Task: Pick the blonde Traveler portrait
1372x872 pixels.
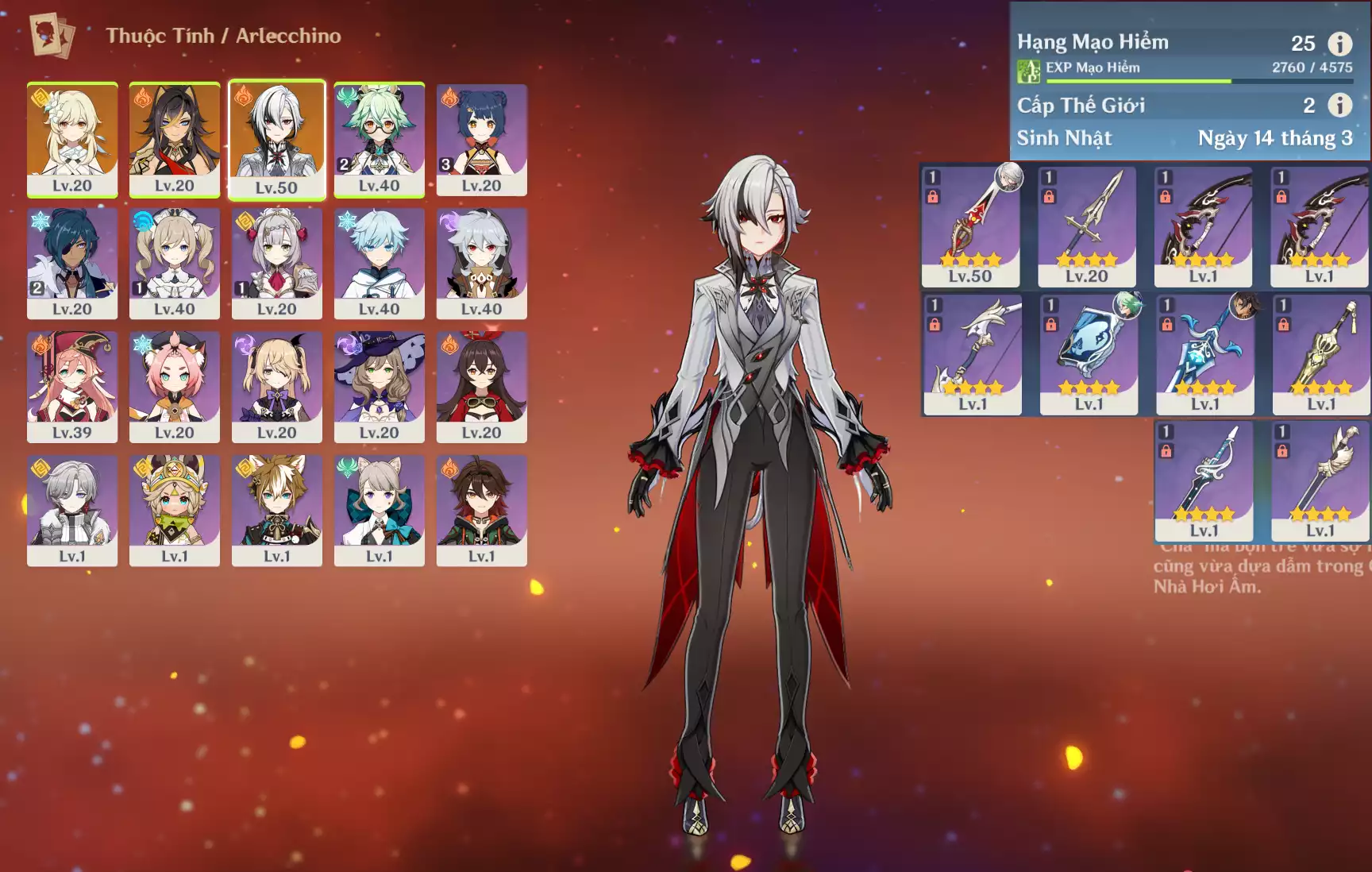Action: tap(72, 138)
